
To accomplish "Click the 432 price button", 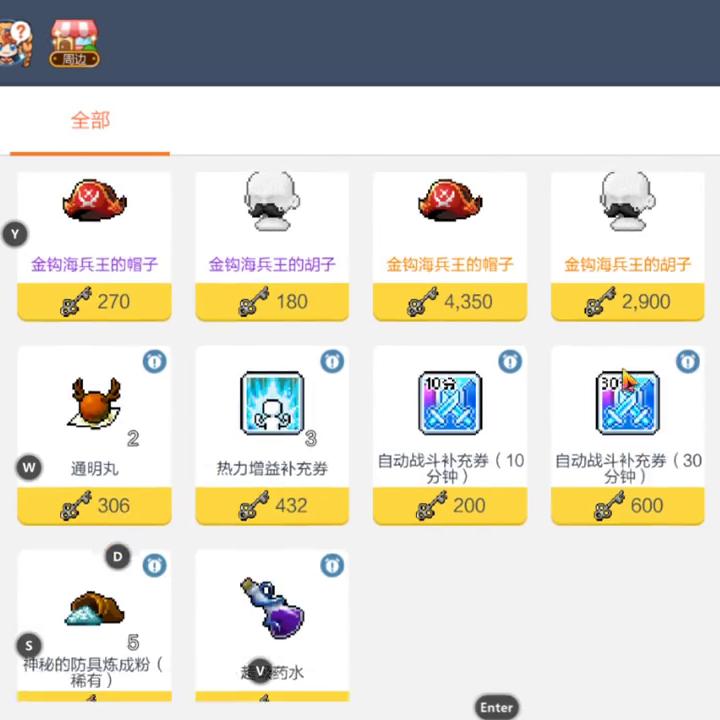I will tap(272, 506).
